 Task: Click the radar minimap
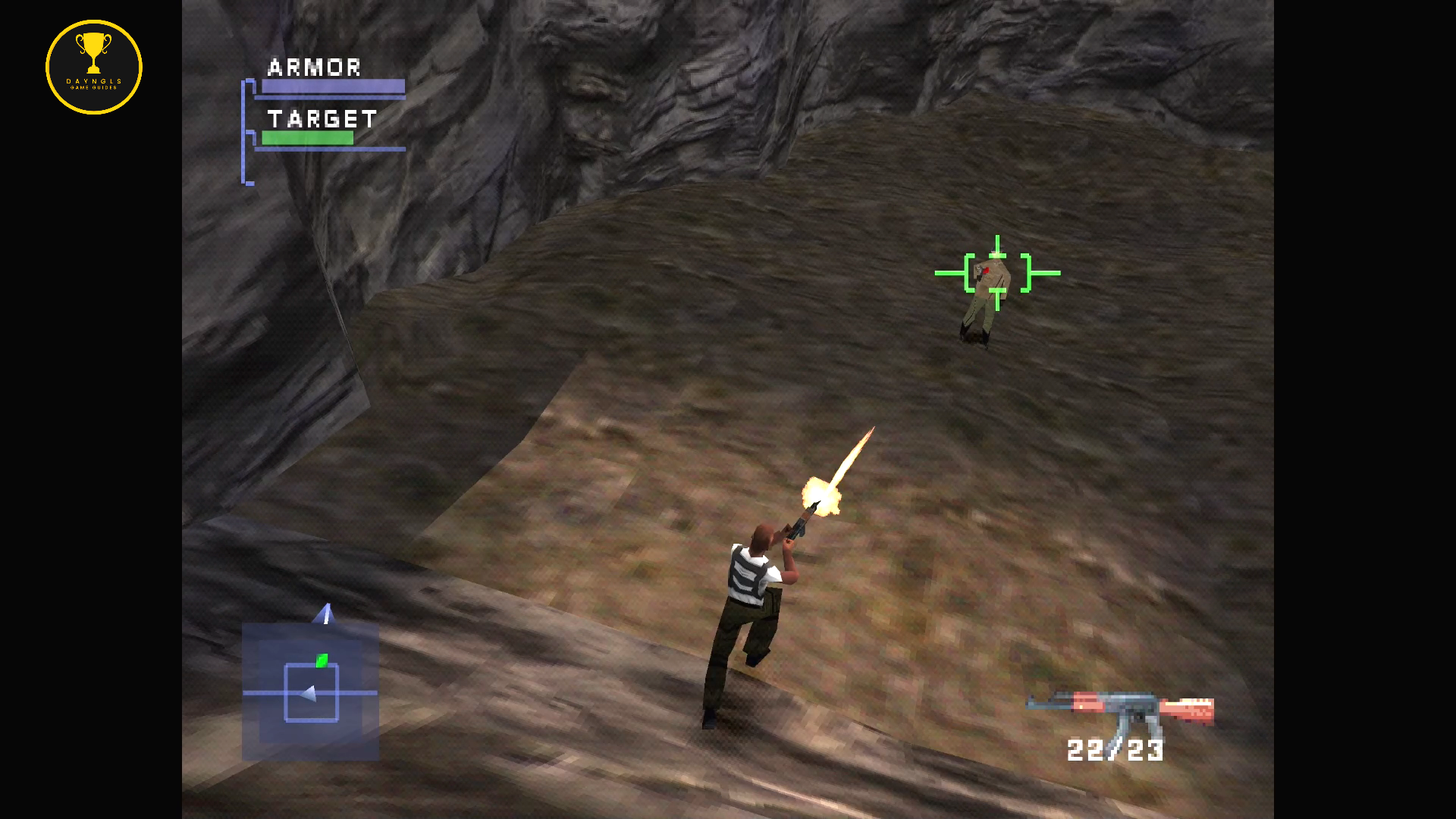tap(310, 691)
